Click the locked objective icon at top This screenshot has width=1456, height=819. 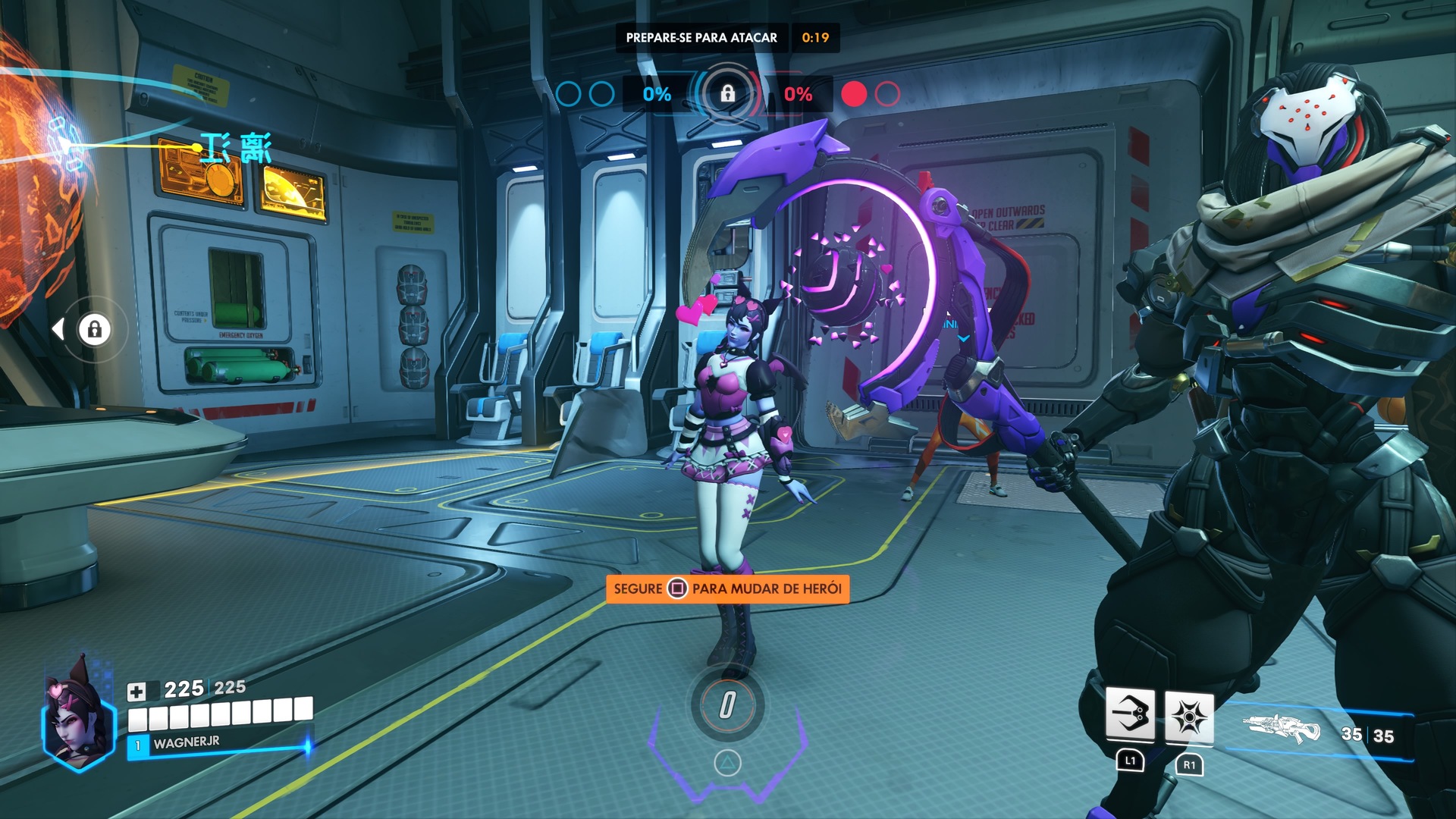727,94
